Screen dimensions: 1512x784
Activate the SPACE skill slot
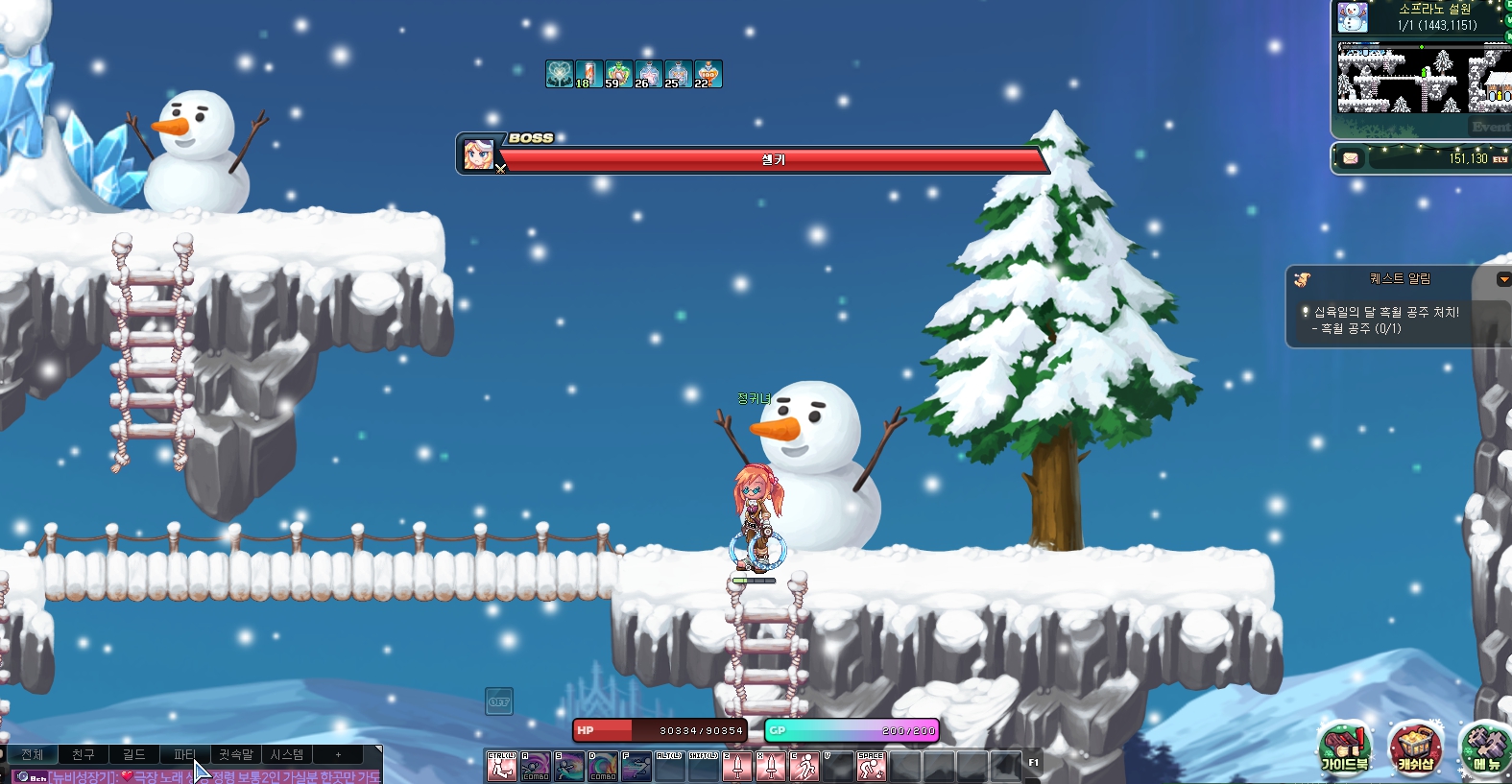click(x=871, y=766)
